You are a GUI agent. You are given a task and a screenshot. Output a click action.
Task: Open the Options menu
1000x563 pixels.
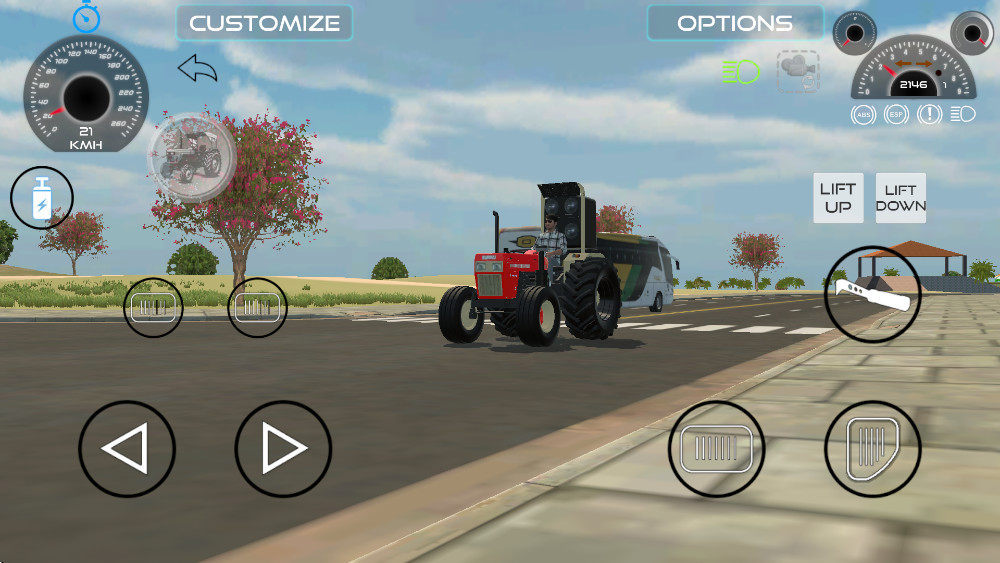coord(734,23)
